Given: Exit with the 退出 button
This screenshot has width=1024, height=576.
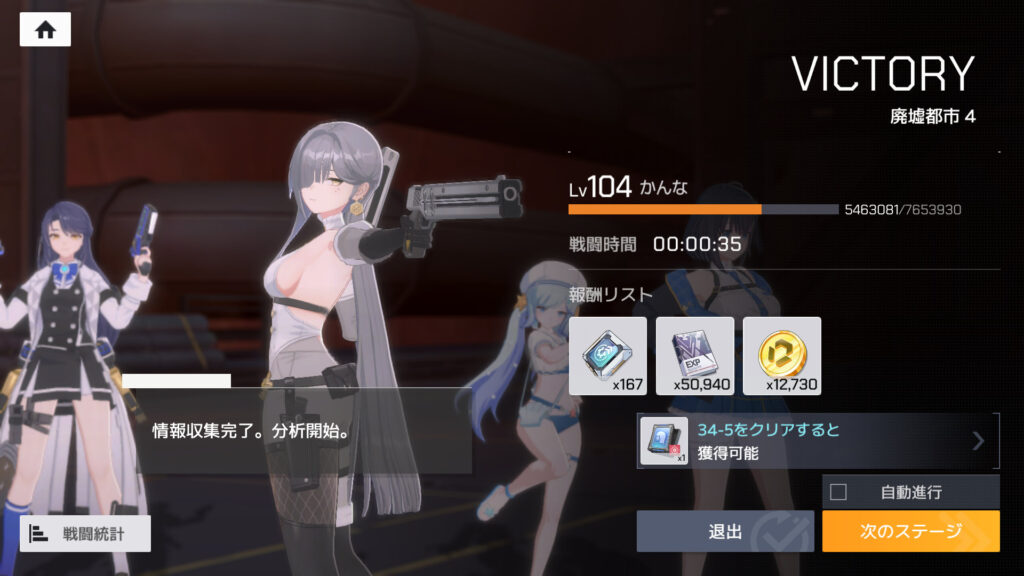Looking at the screenshot, I should [x=725, y=531].
